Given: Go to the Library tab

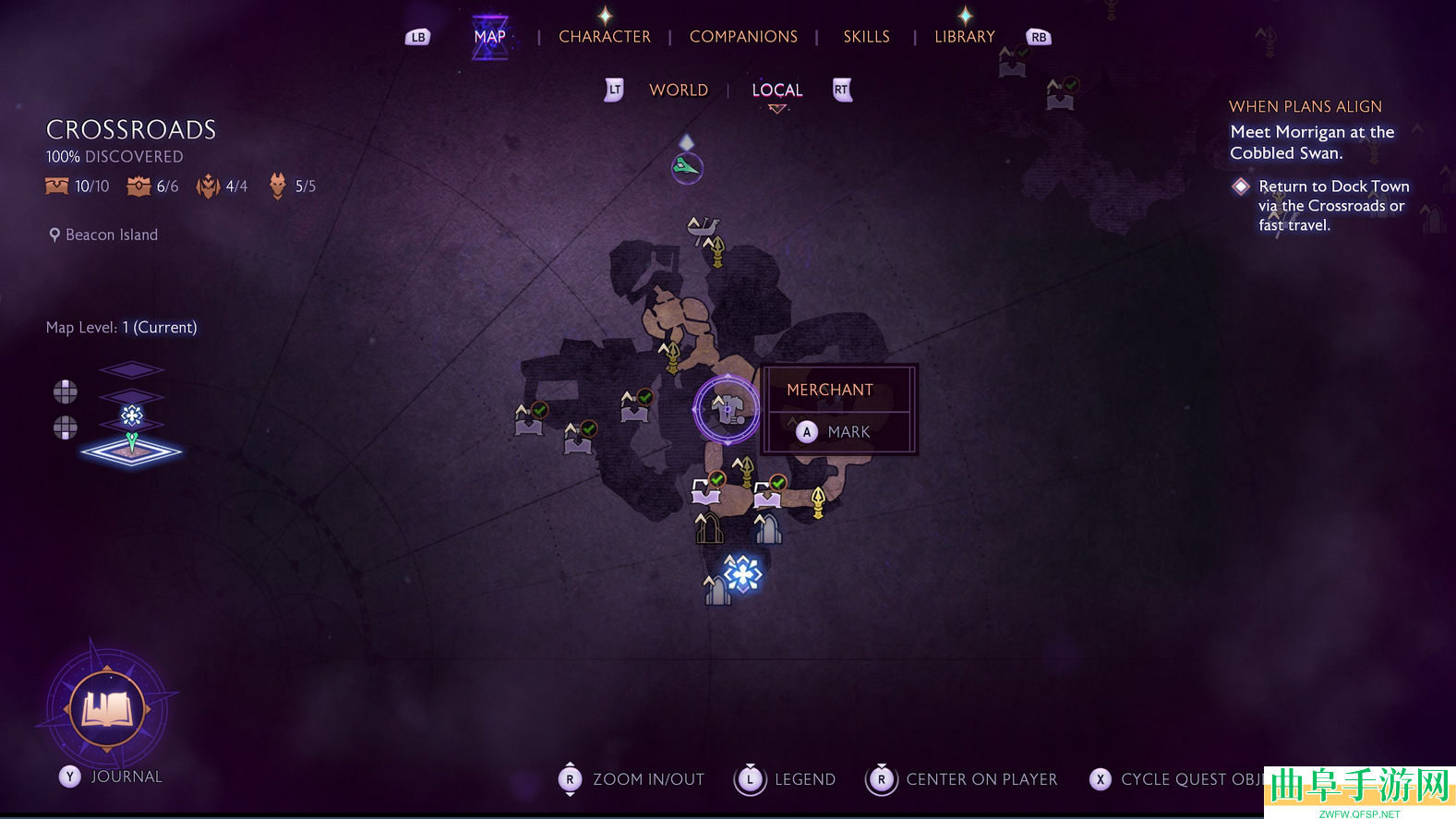Looking at the screenshot, I should 964,37.
